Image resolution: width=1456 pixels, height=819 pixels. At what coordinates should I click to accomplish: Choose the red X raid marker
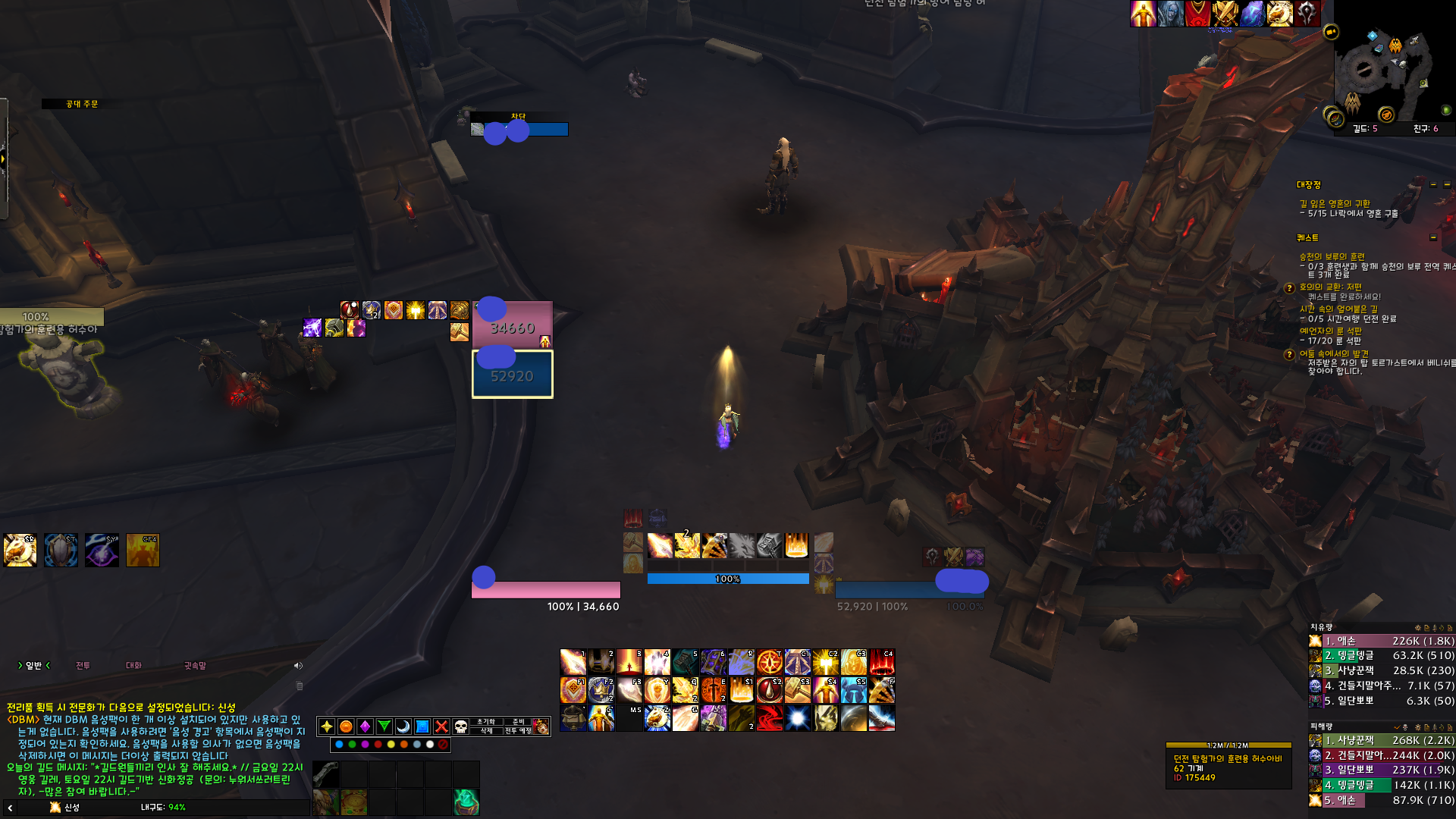(441, 726)
